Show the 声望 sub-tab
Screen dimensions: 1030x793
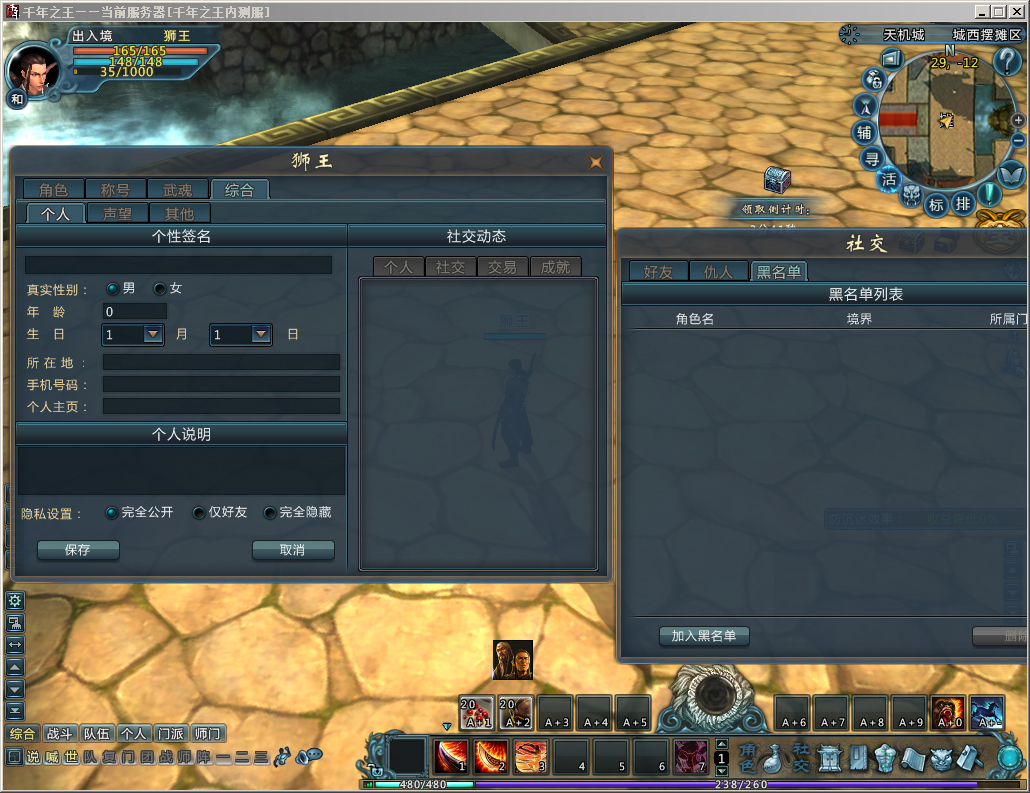(117, 213)
